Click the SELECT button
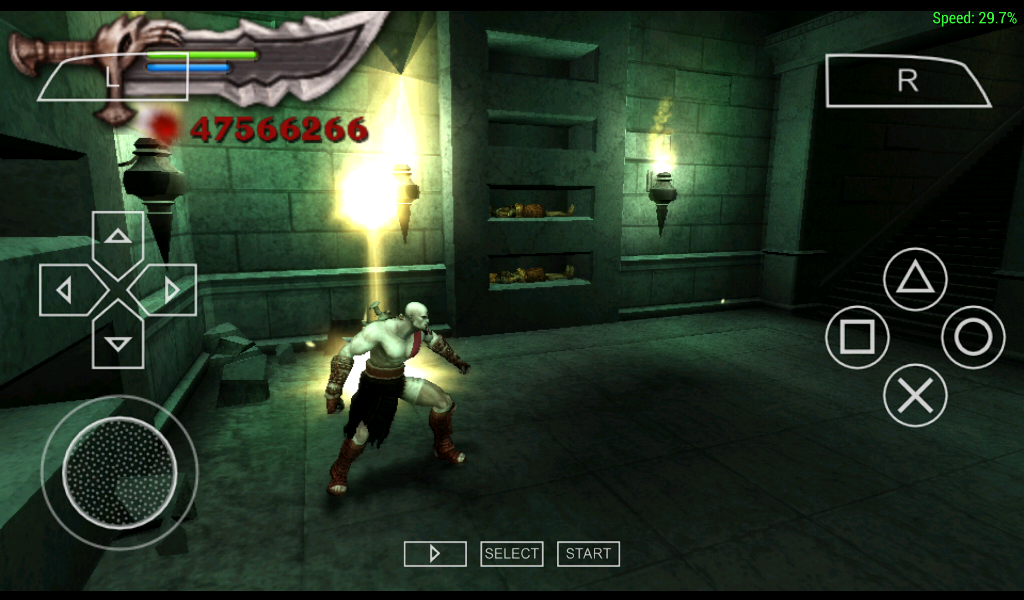 click(511, 554)
